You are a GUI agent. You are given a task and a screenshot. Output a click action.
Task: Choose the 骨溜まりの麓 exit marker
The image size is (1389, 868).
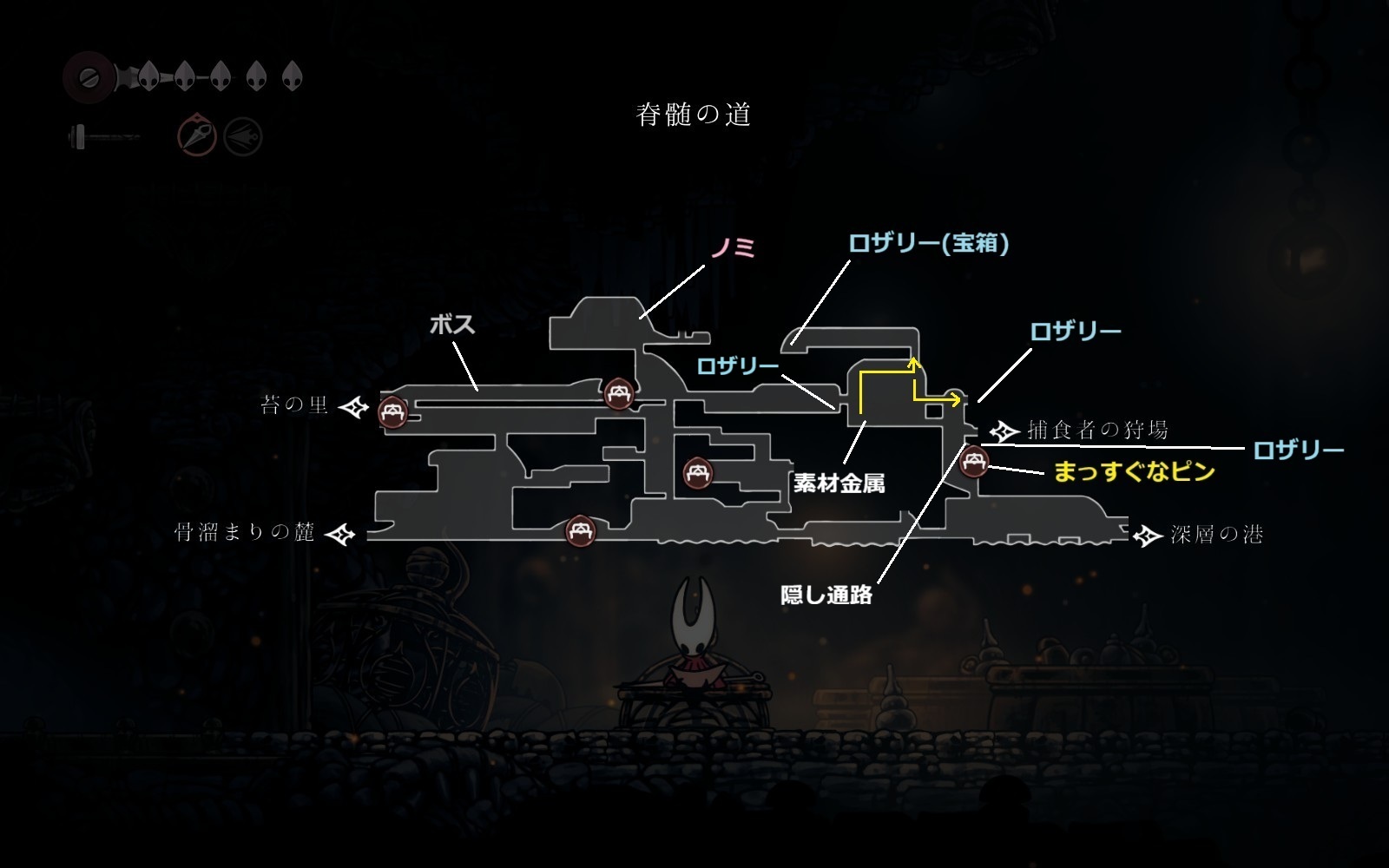[340, 534]
